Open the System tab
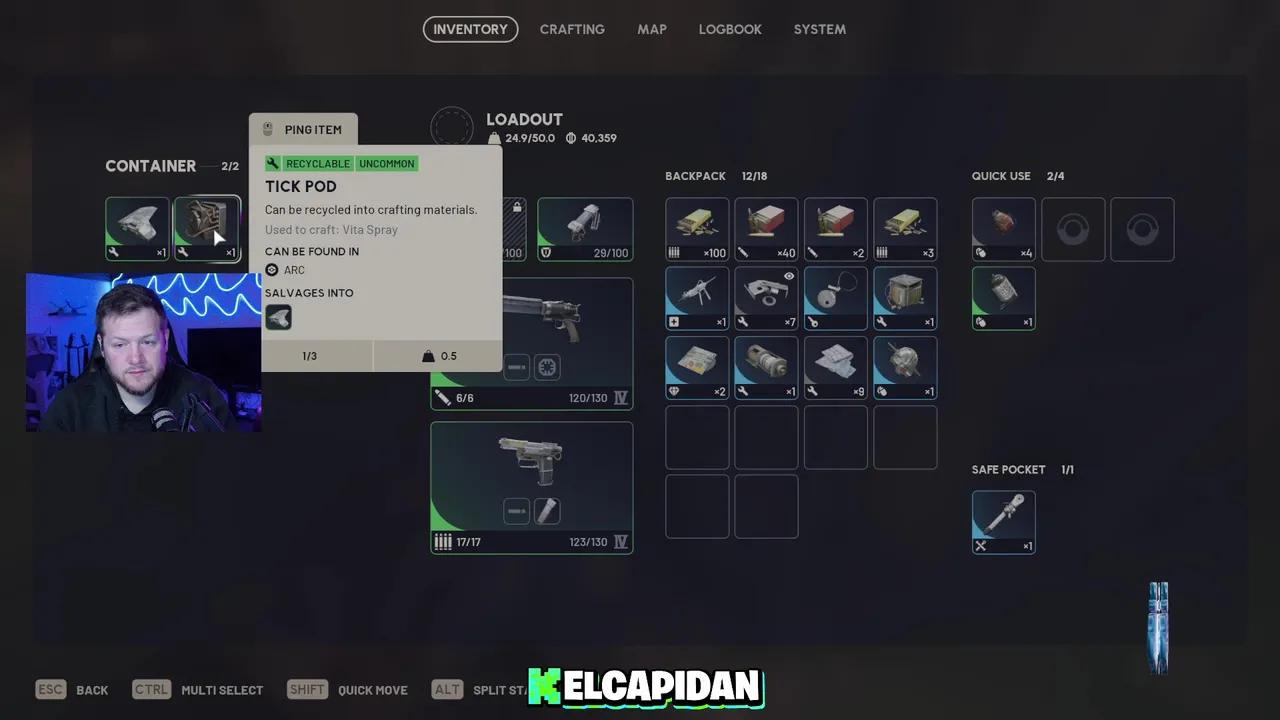Viewport: 1280px width, 720px height. (x=819, y=29)
